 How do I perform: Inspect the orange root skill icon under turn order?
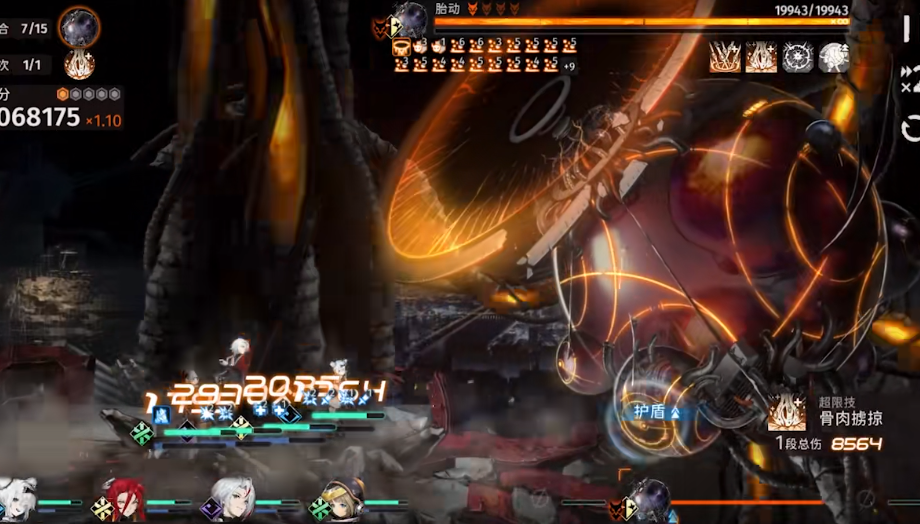[79, 65]
